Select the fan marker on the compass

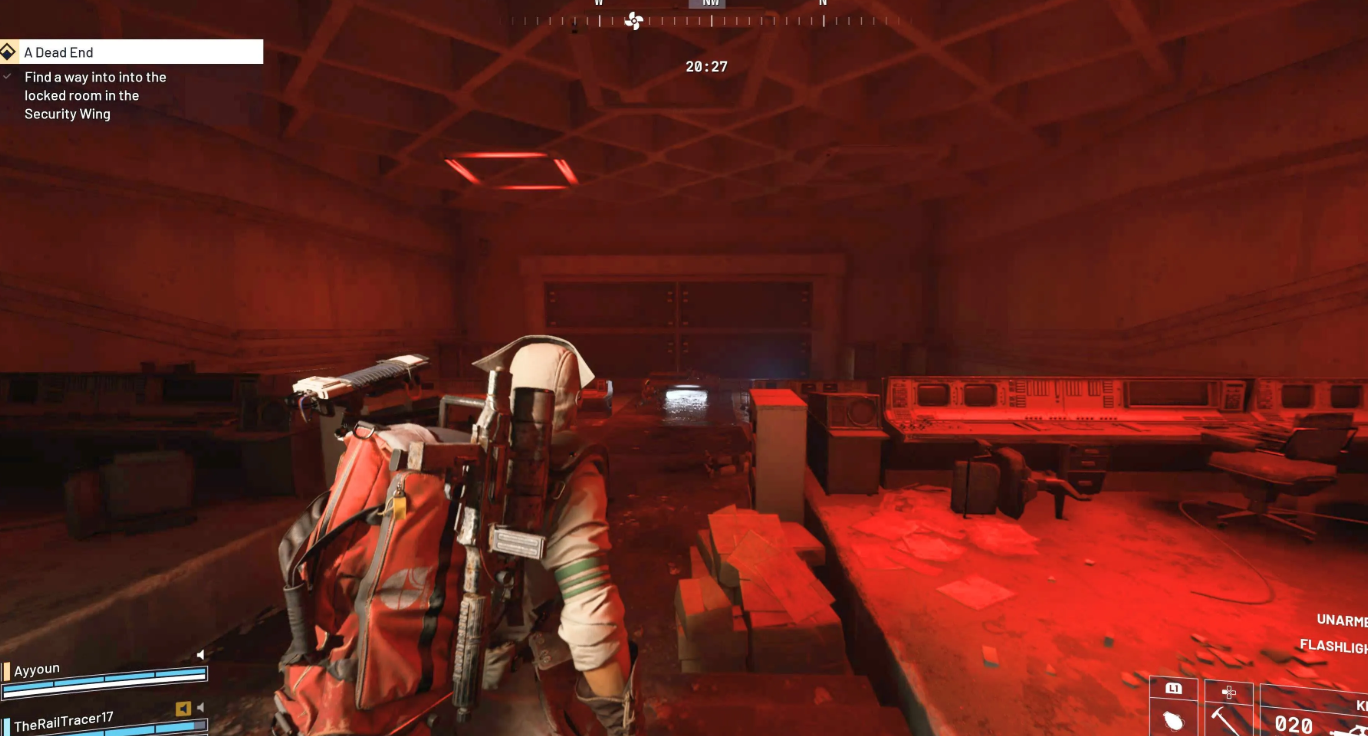tap(633, 20)
